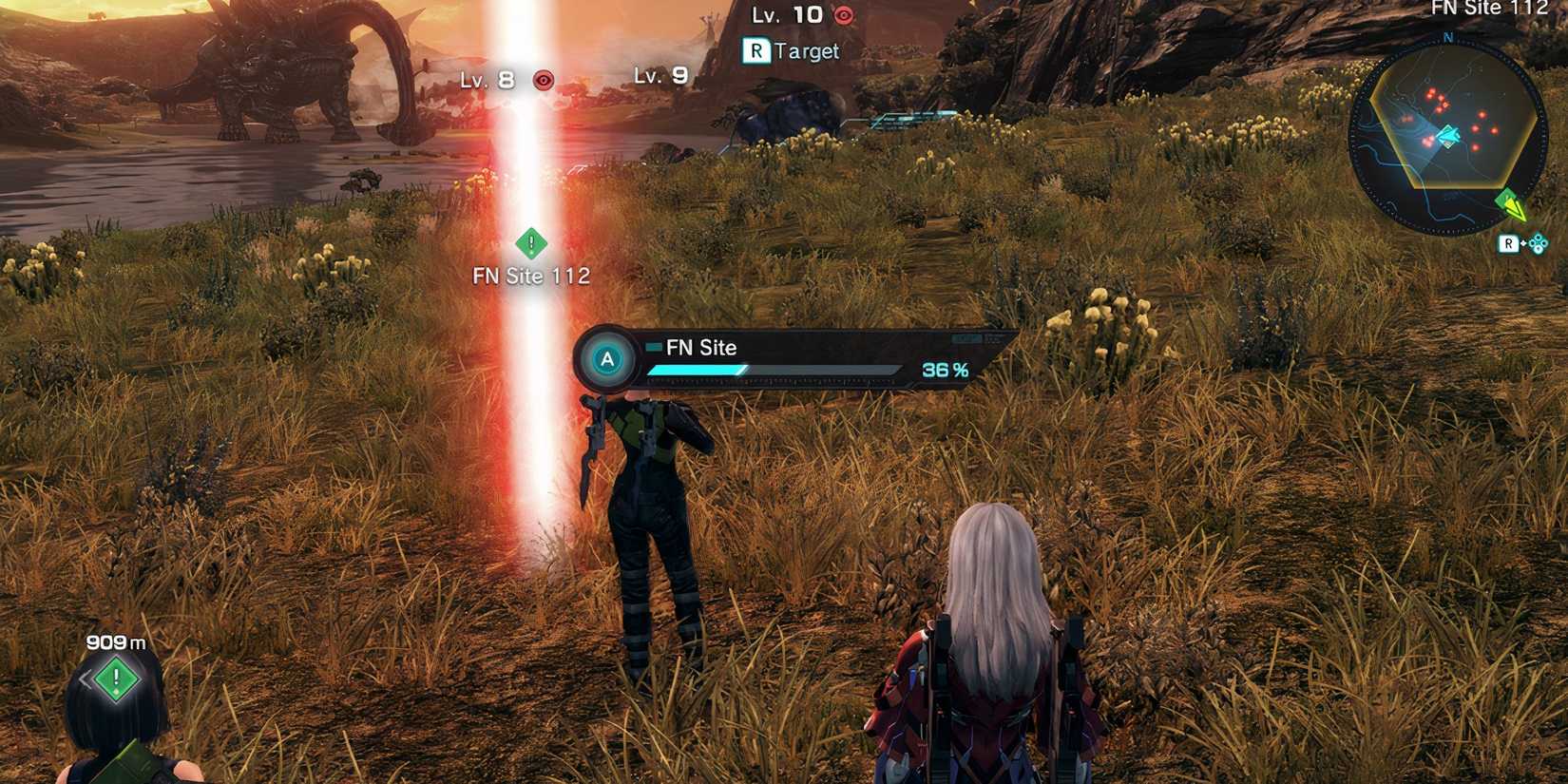The height and width of the screenshot is (784, 1568).
Task: Click the 909 m quest marker diamond
Action: coord(114,679)
